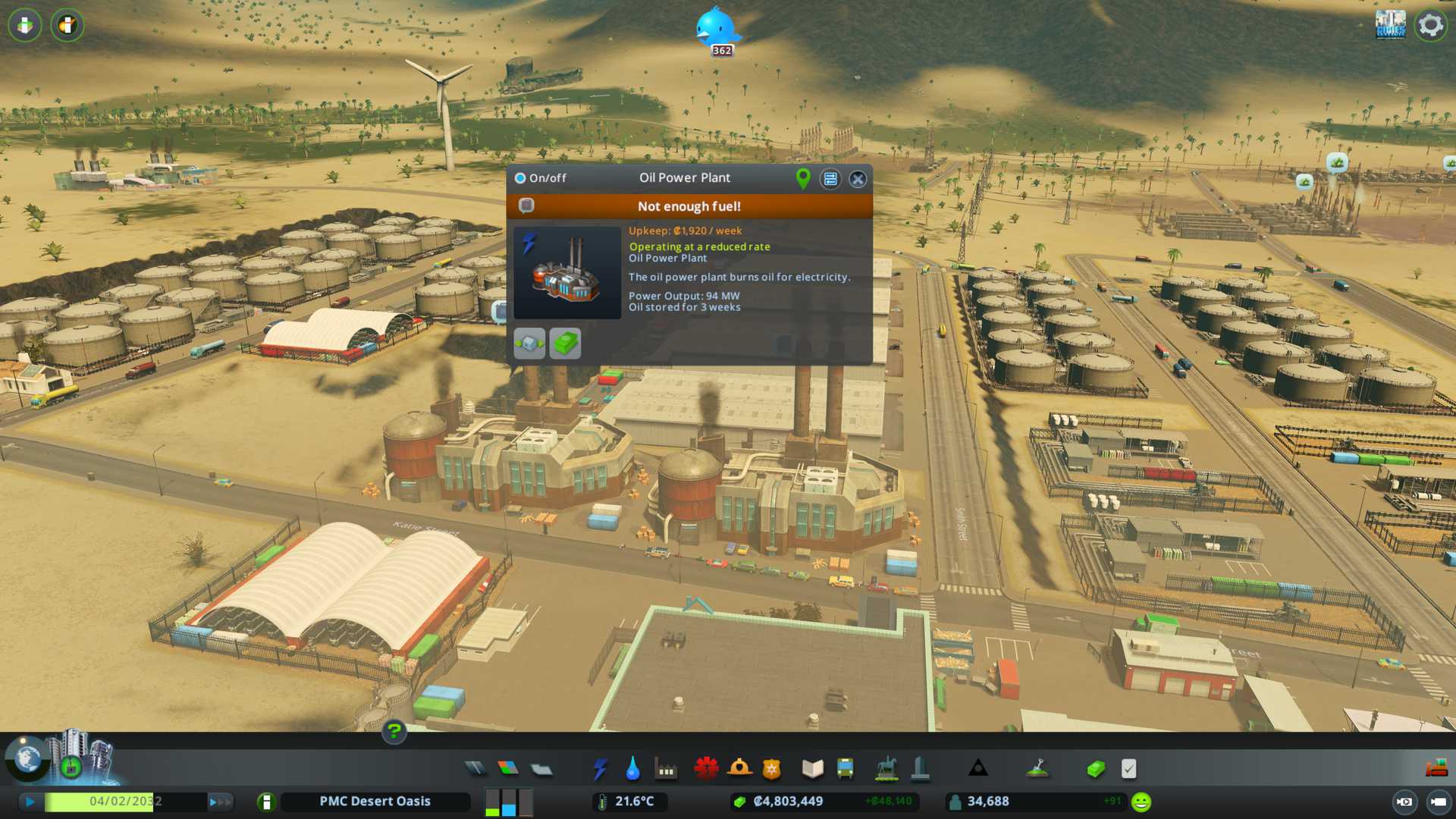Open the blue arrows panel button

(x=830, y=179)
